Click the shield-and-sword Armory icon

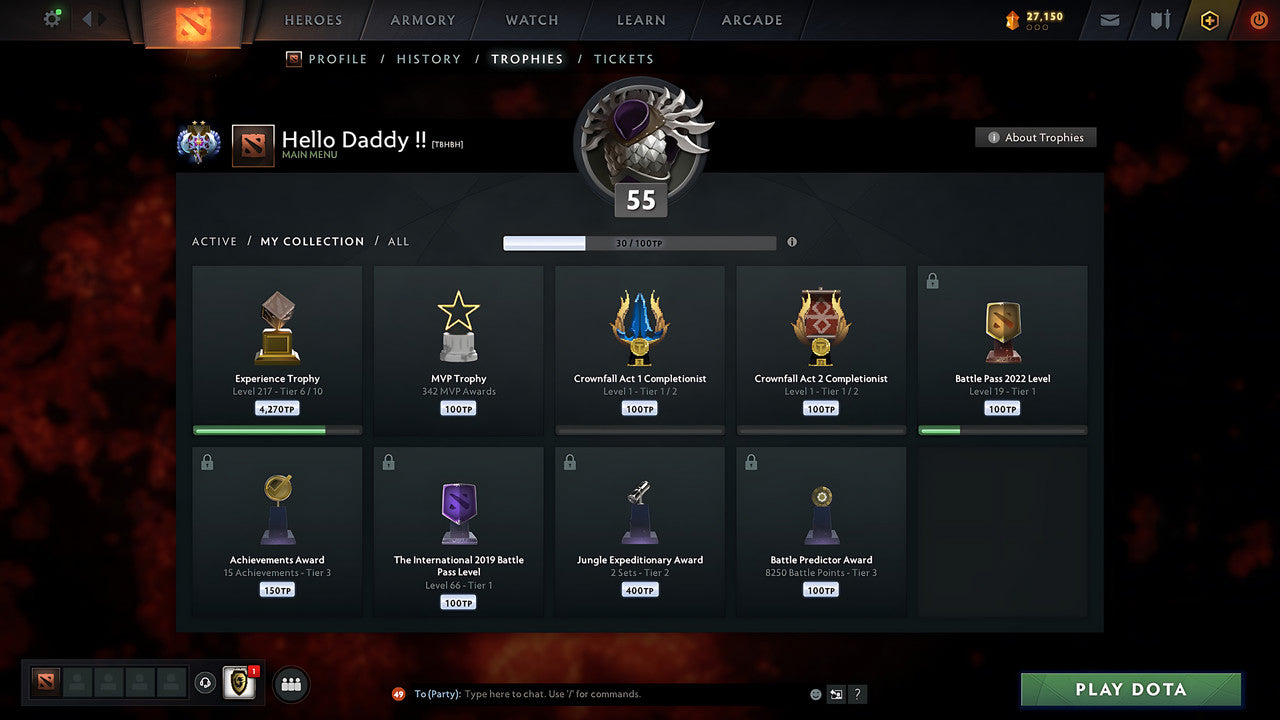point(1158,20)
